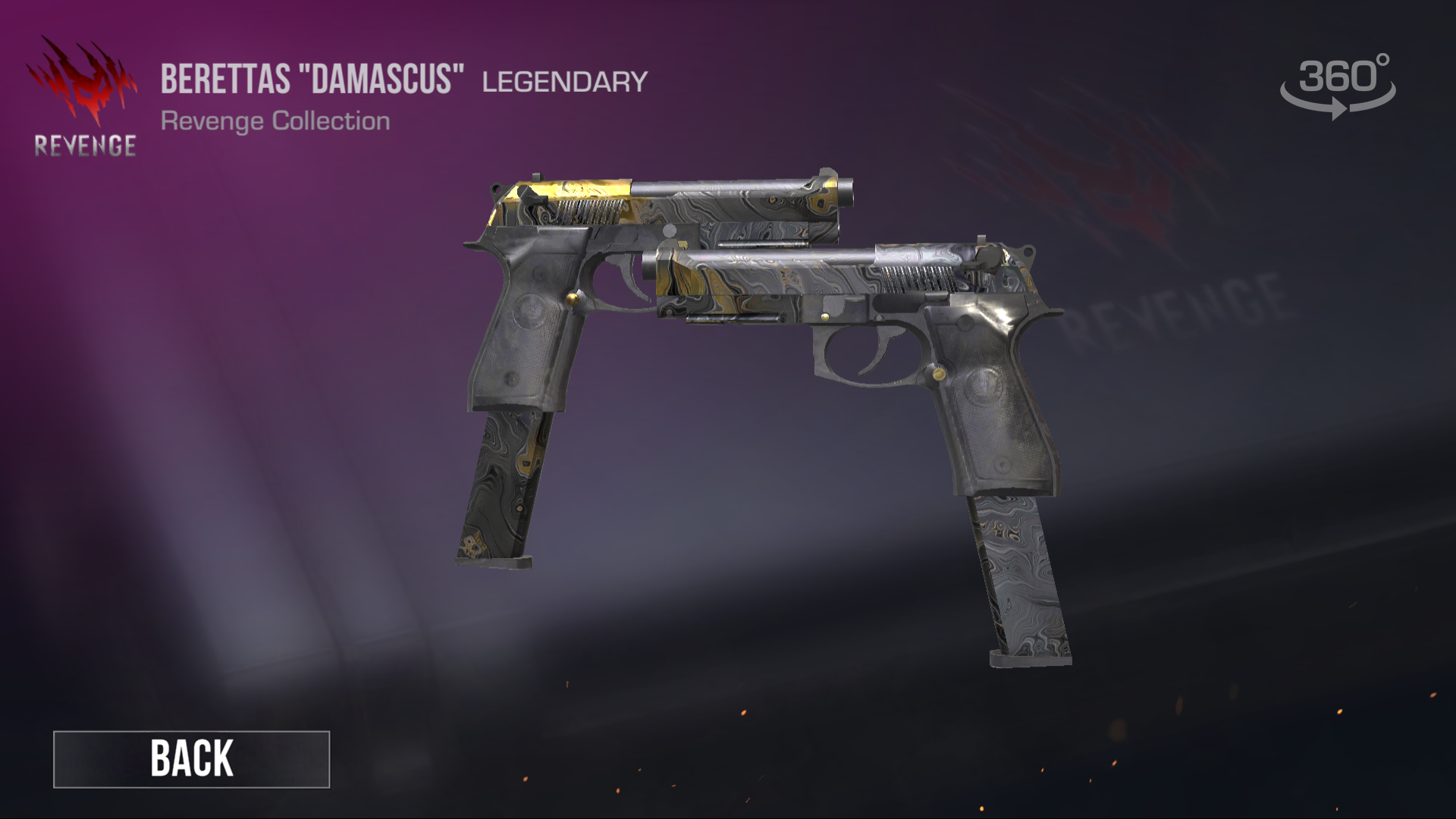This screenshot has height=819, width=1456.
Task: Open the Revenge Collection link
Action: click(275, 119)
